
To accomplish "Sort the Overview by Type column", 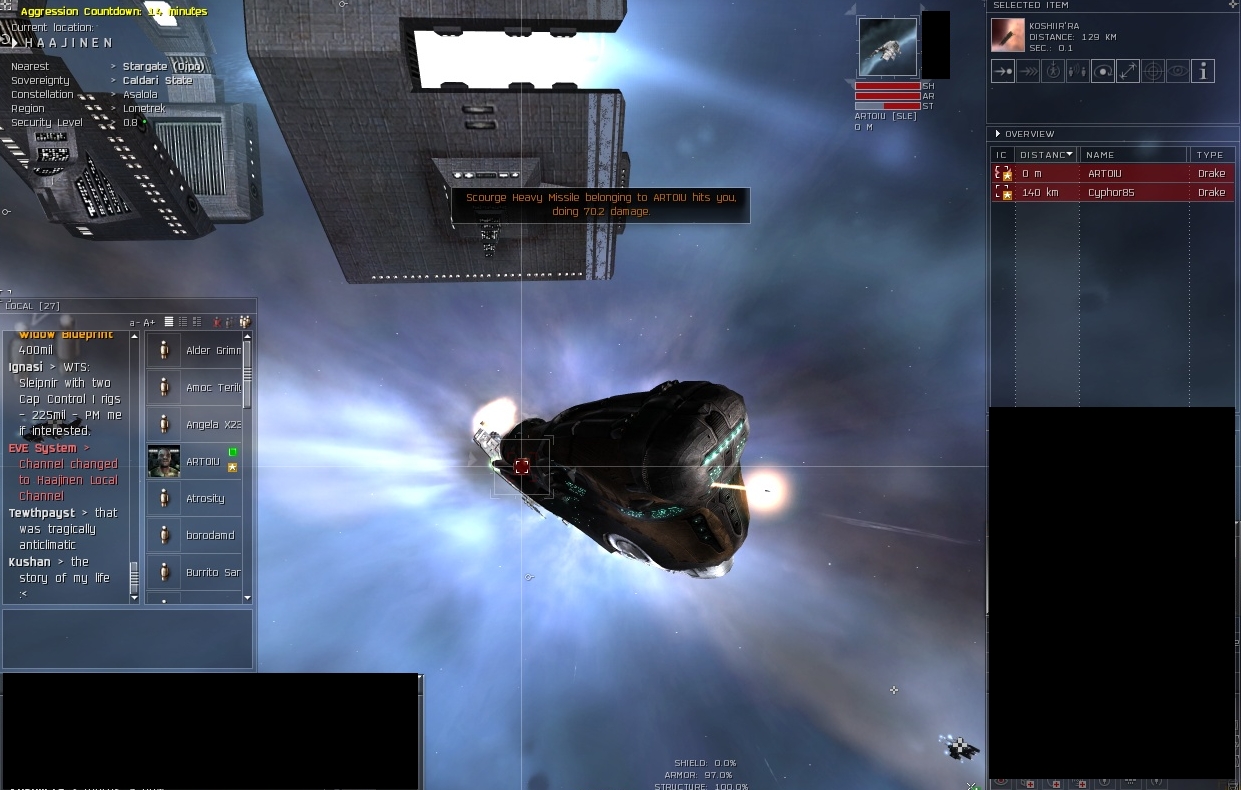I will click(1210, 155).
